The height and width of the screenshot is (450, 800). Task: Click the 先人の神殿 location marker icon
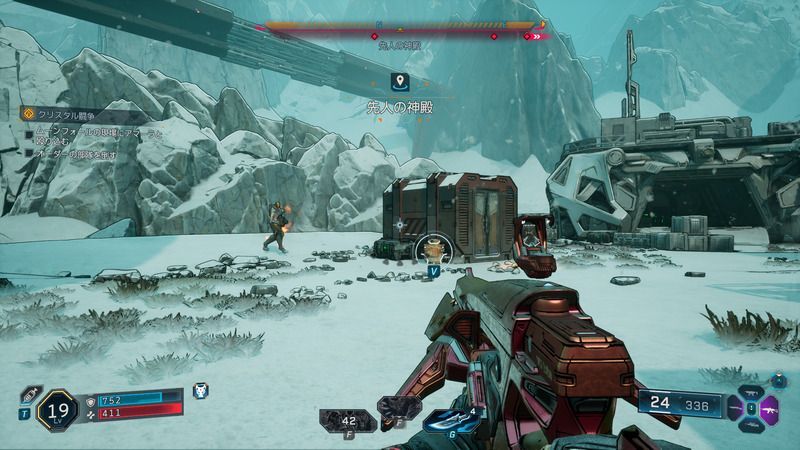[400, 81]
